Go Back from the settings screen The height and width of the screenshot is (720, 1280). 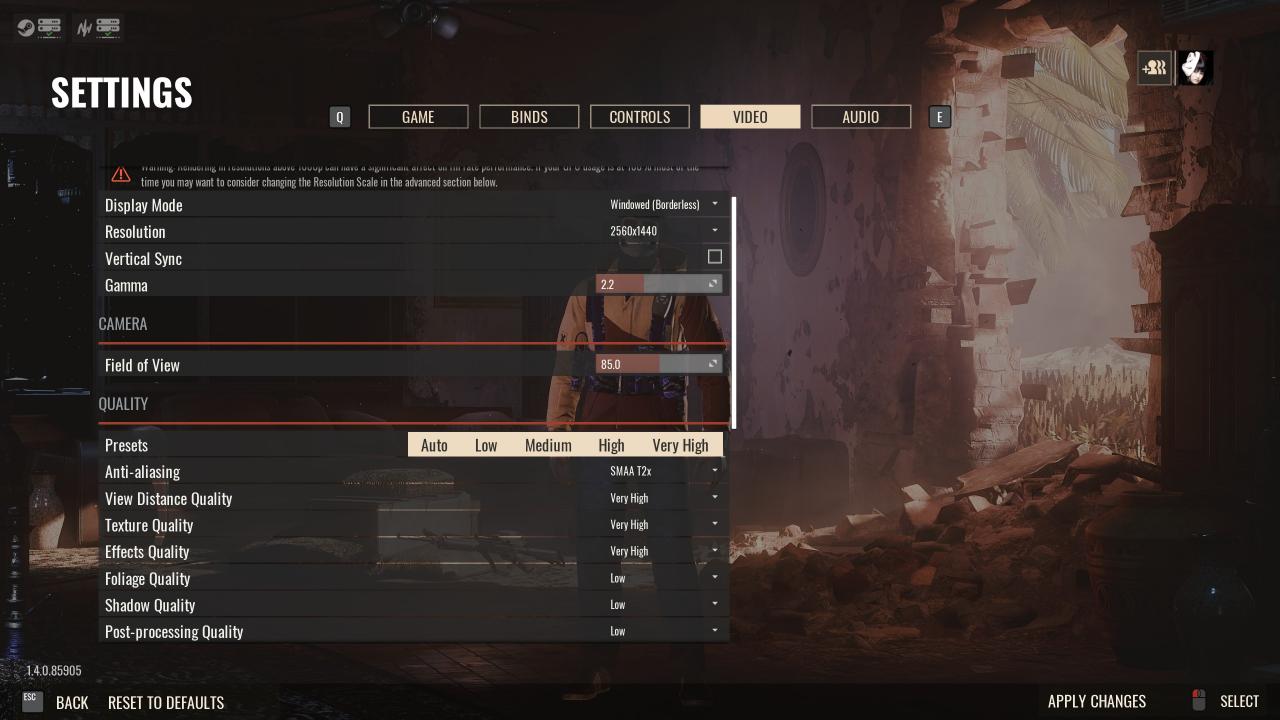pos(71,702)
